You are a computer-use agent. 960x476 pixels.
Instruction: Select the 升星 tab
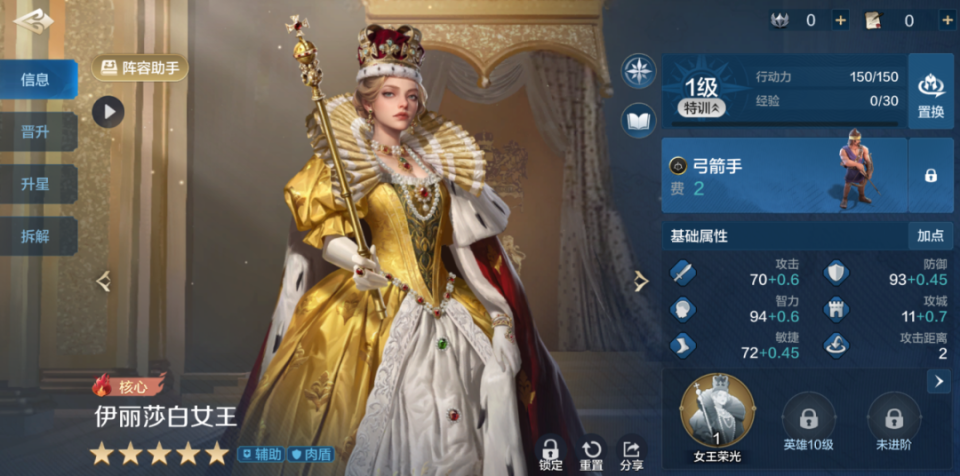point(36,185)
